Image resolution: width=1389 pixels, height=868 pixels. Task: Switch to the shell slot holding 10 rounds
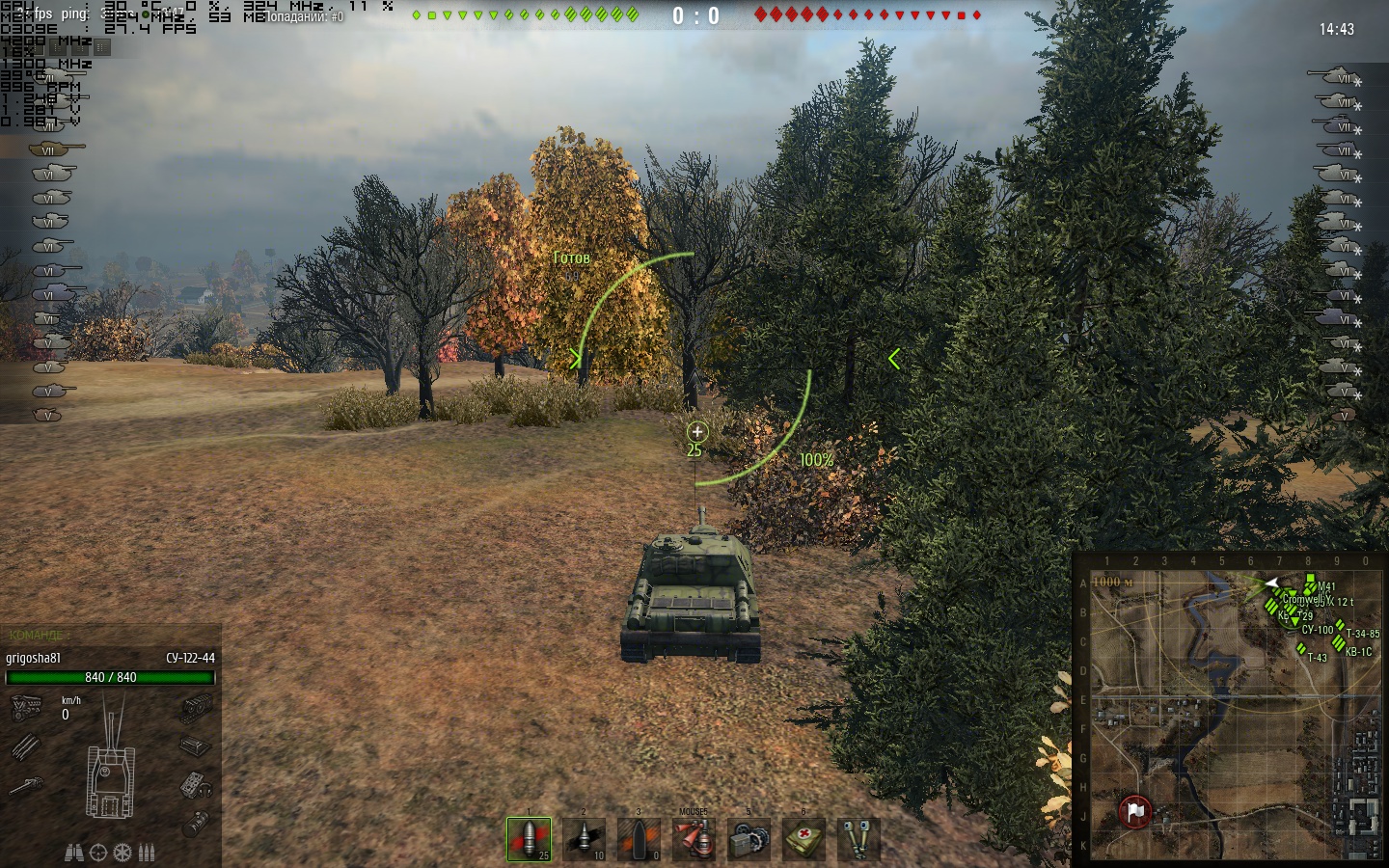click(584, 838)
